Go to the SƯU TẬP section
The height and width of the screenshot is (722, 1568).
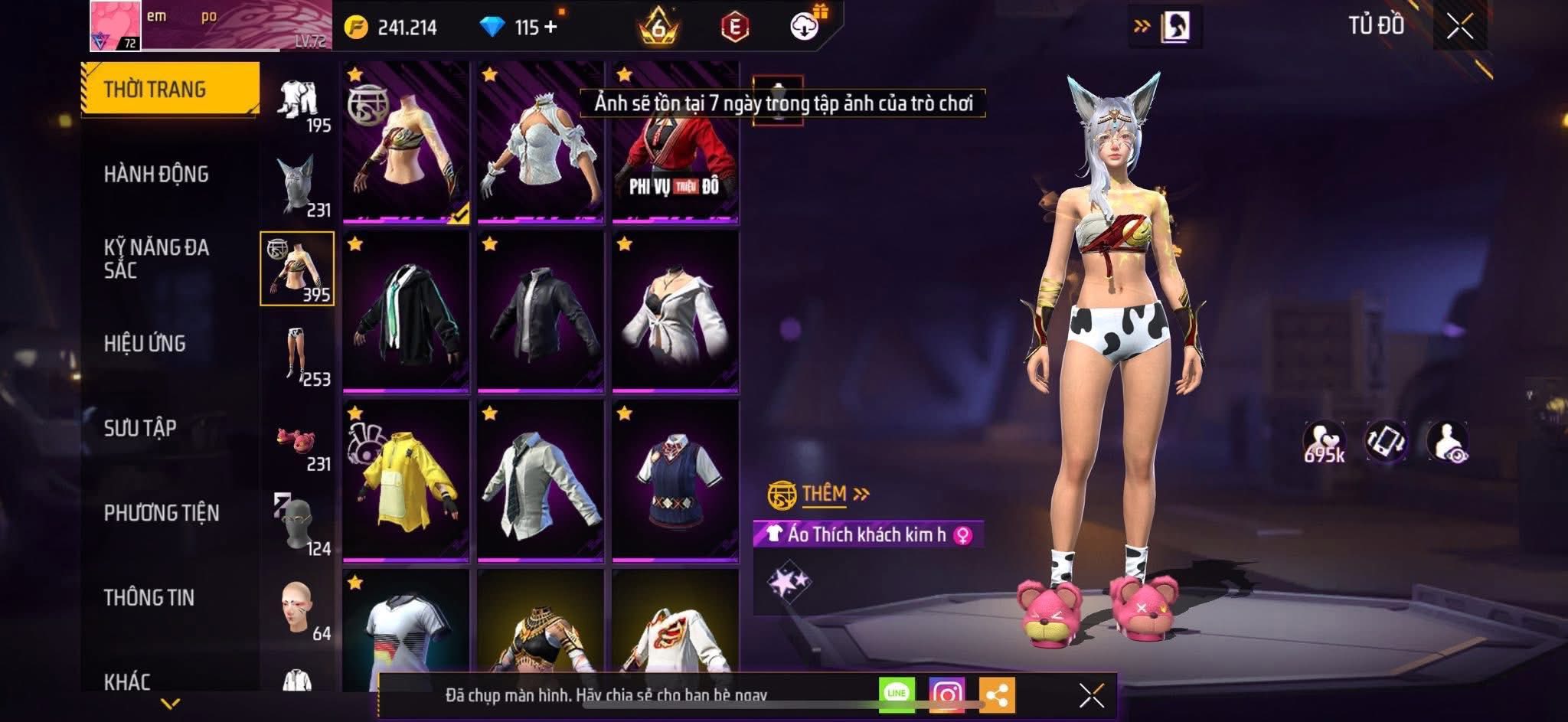click(140, 427)
